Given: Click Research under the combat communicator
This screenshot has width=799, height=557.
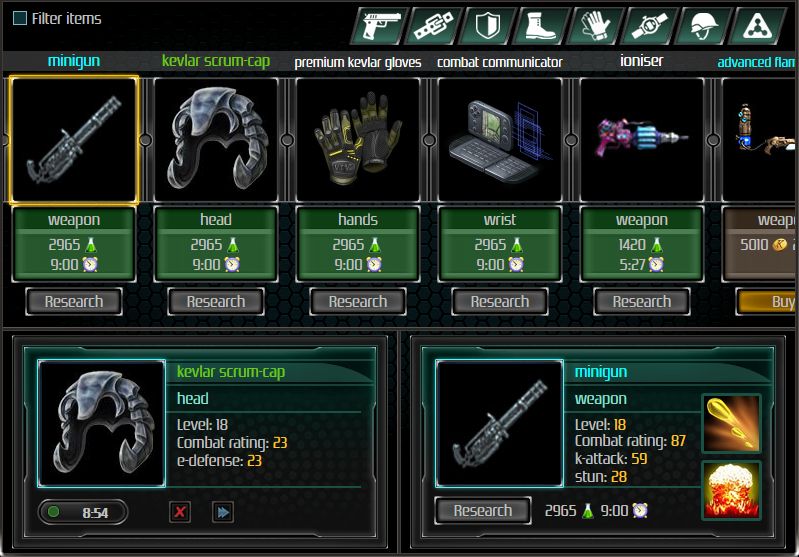Looking at the screenshot, I should [500, 301].
